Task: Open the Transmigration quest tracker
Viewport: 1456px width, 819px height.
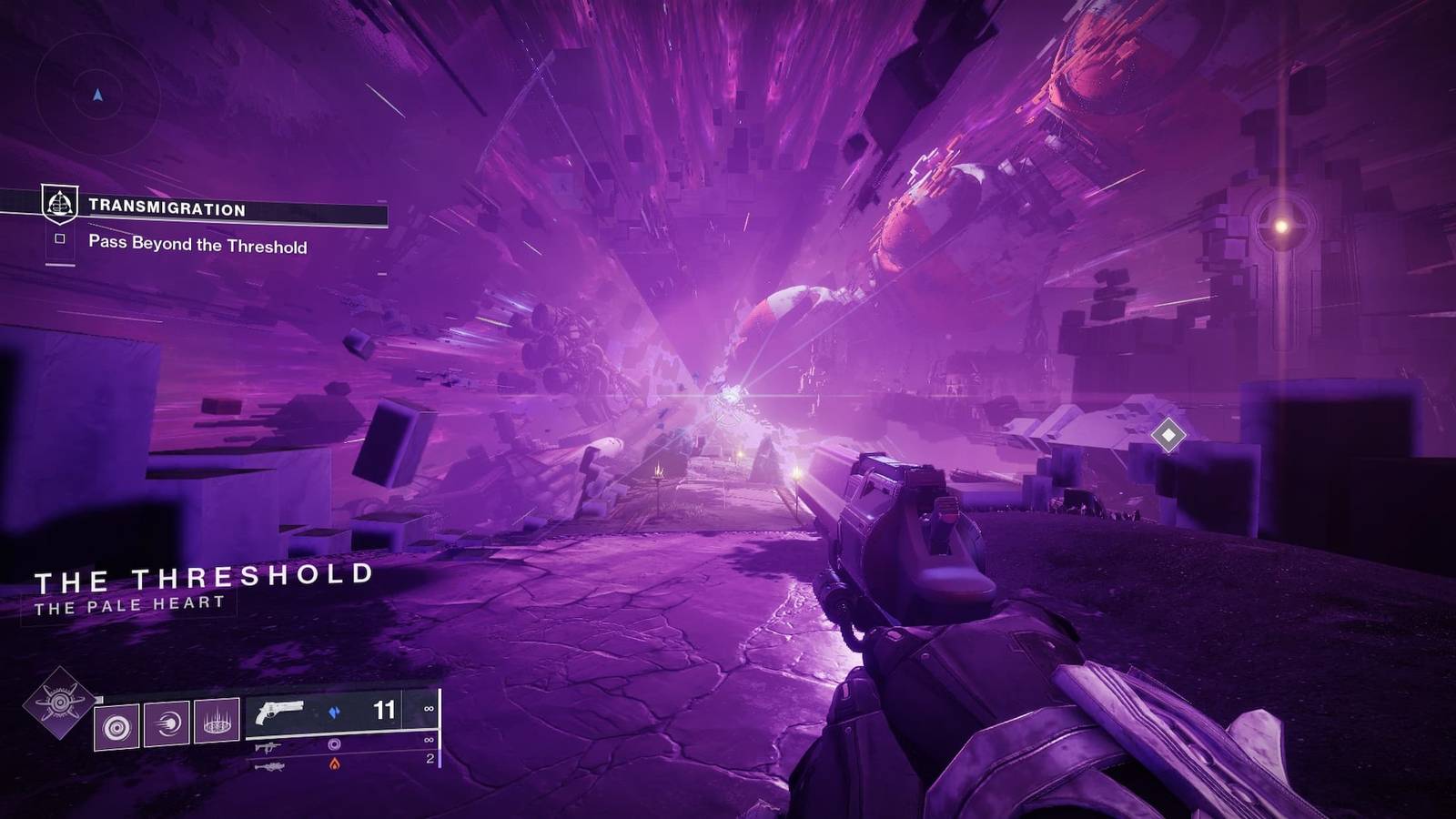Action: (x=166, y=208)
